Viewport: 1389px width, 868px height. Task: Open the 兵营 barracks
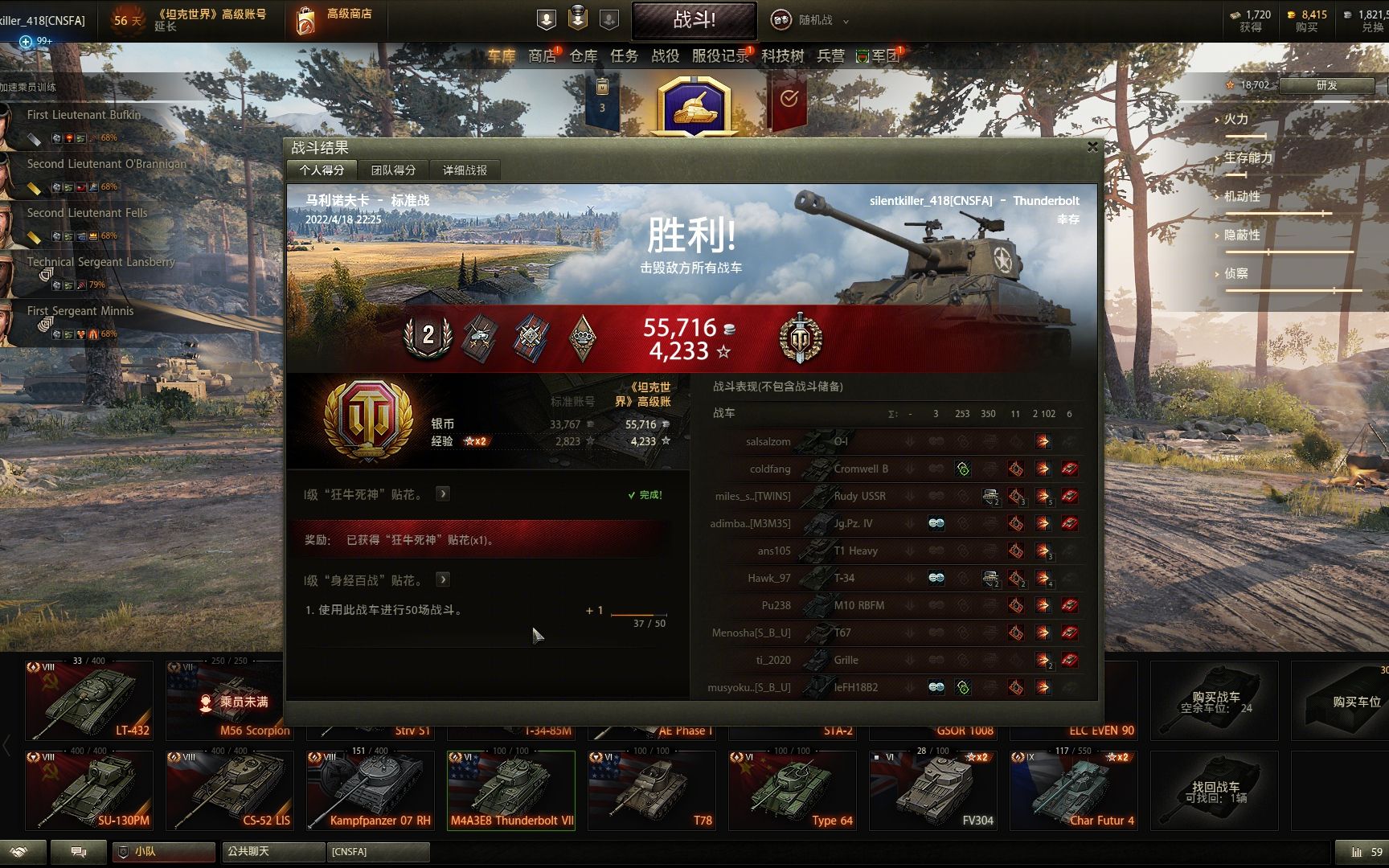(x=830, y=55)
